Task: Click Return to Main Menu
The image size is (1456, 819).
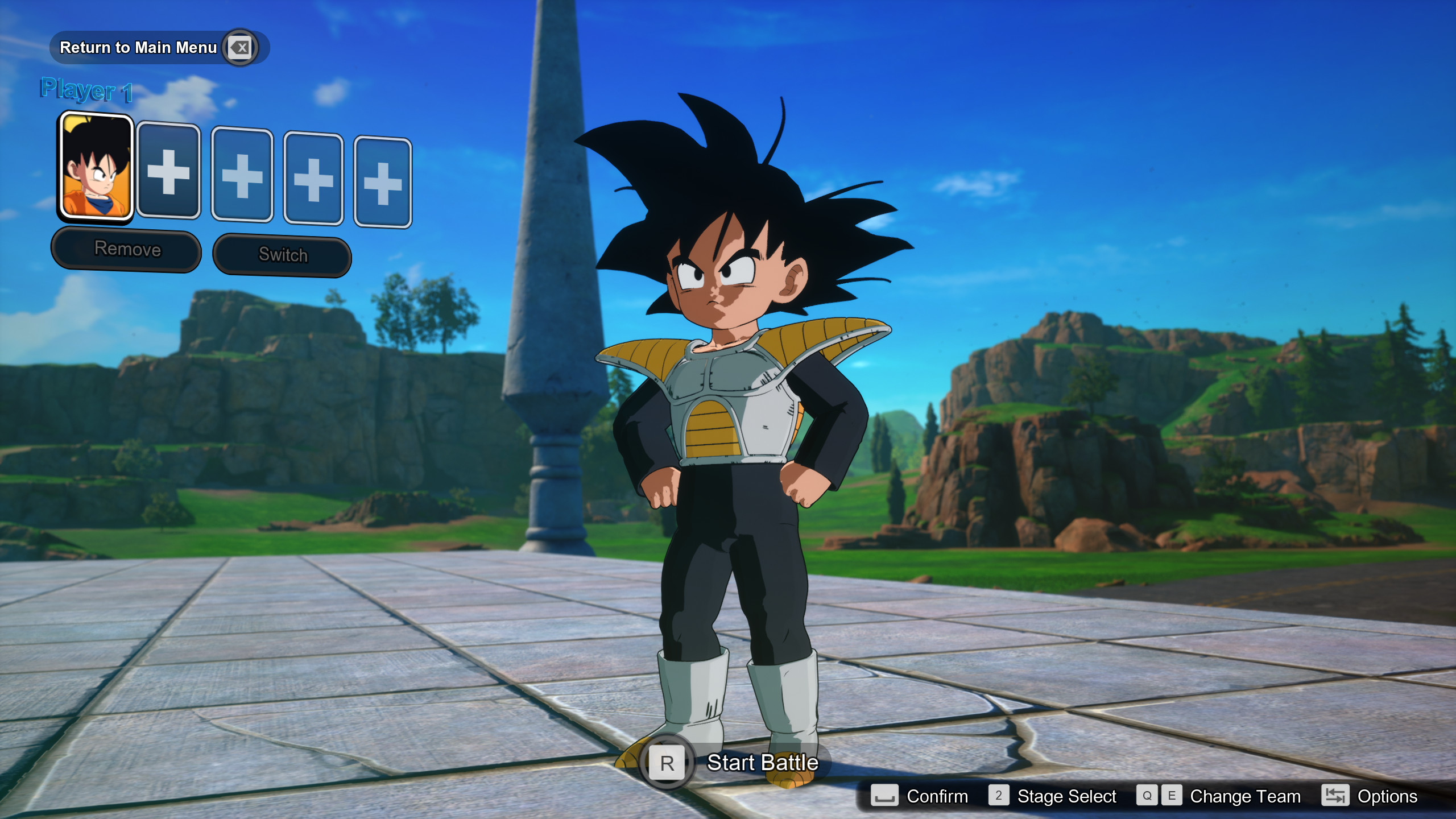Action: tap(138, 48)
